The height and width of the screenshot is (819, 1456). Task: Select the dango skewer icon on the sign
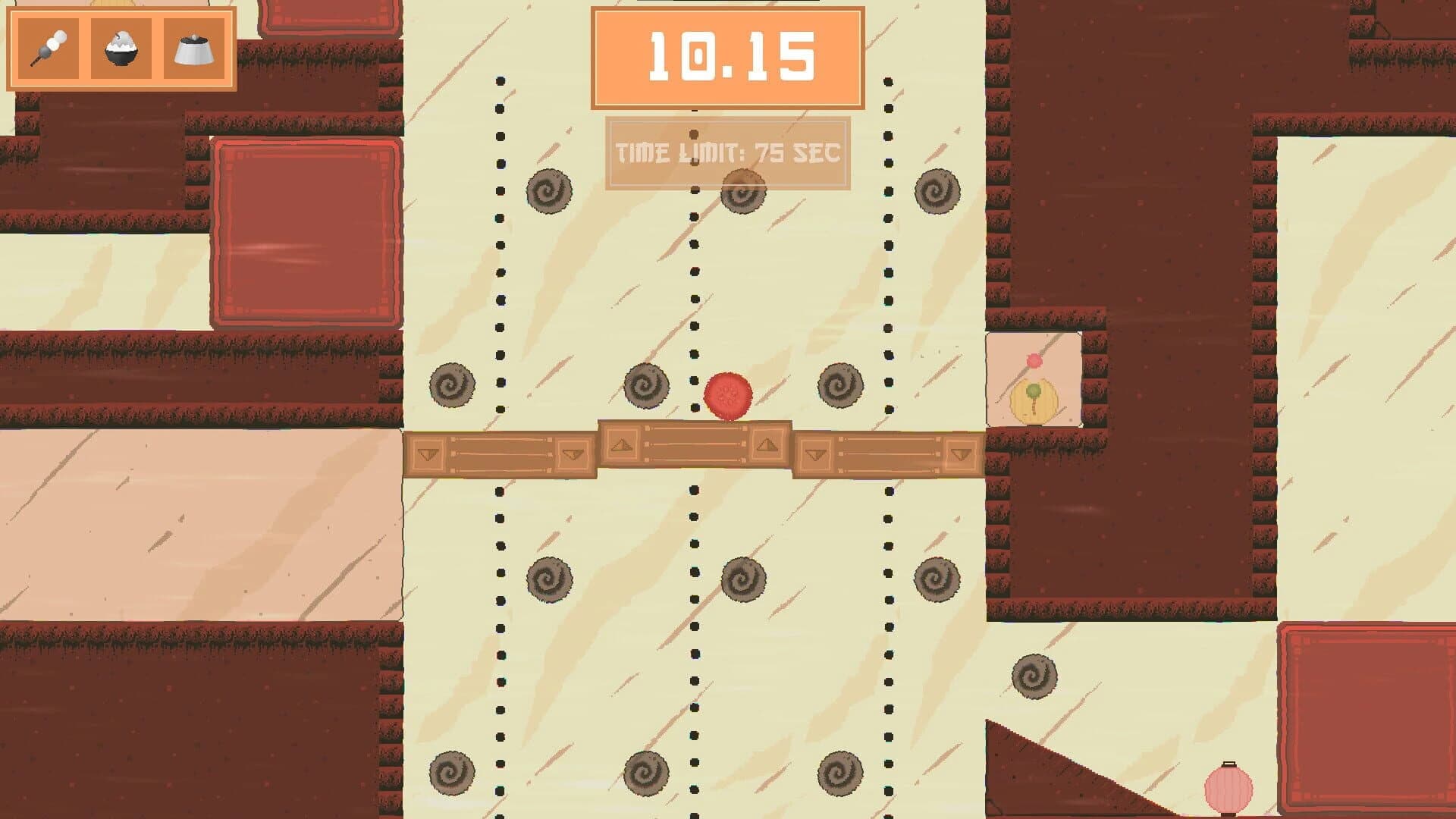47,47
